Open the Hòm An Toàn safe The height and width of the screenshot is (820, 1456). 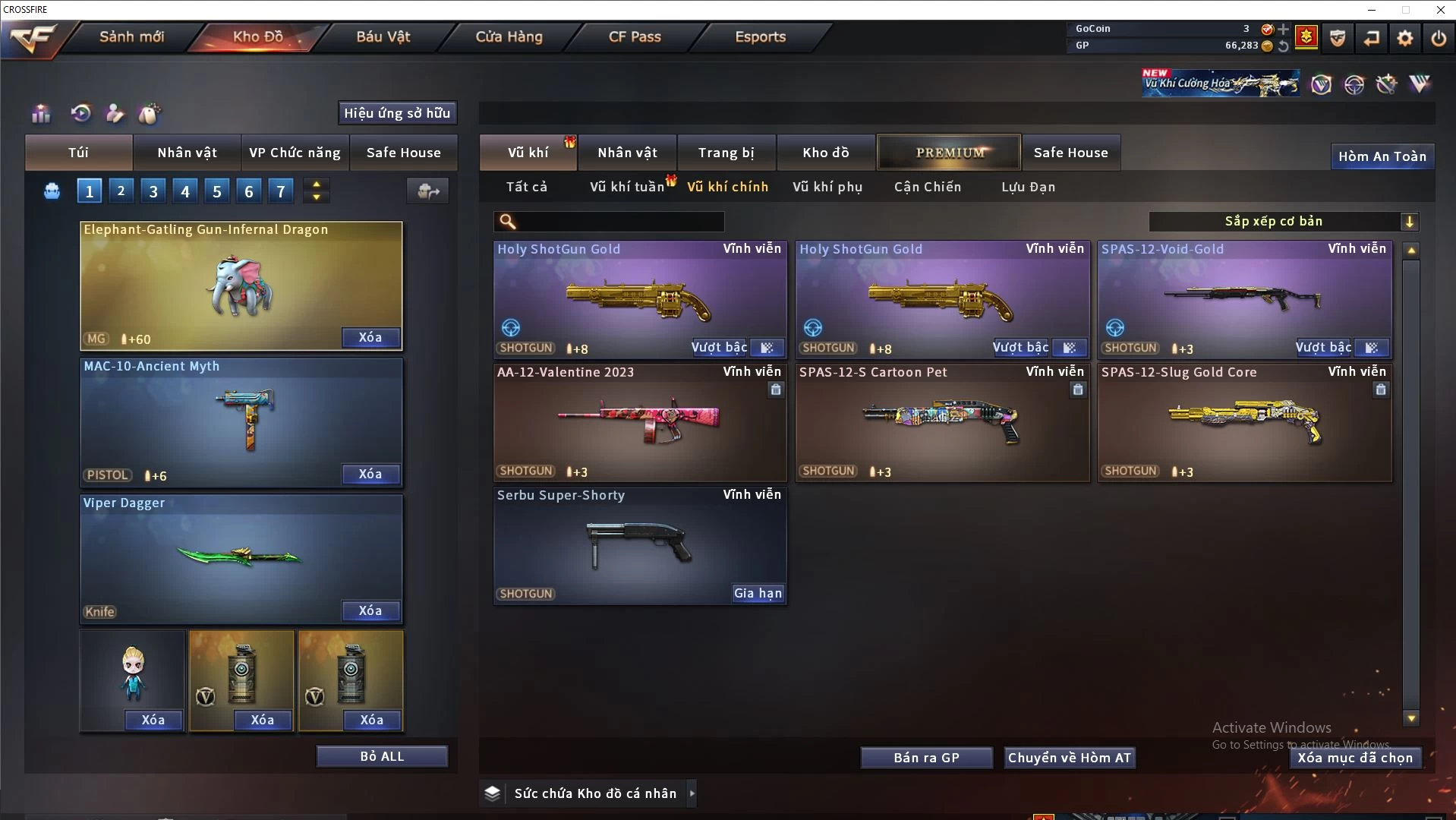tap(1382, 156)
